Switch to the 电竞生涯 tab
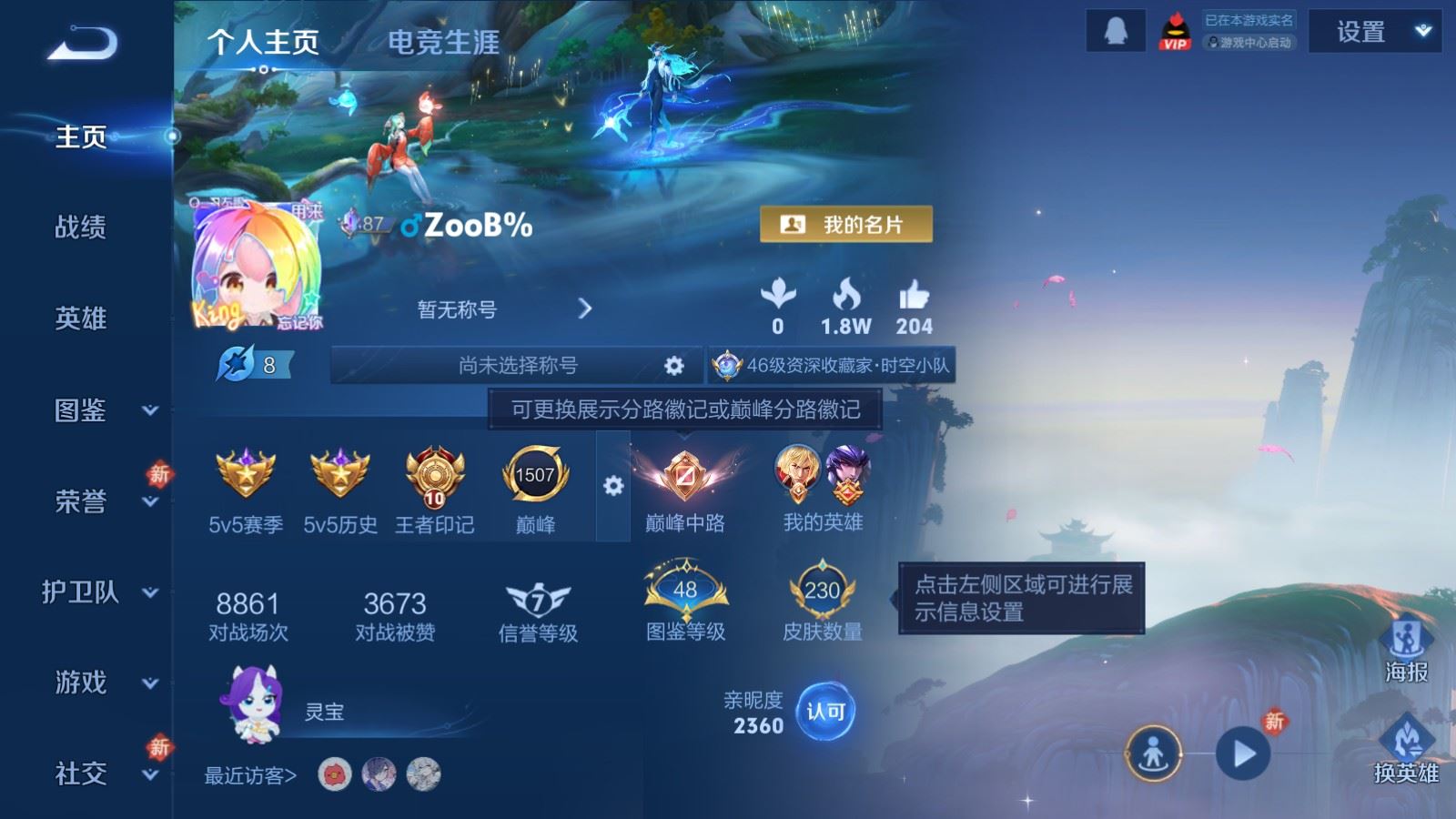Viewport: 1456px width, 819px height. tap(442, 43)
